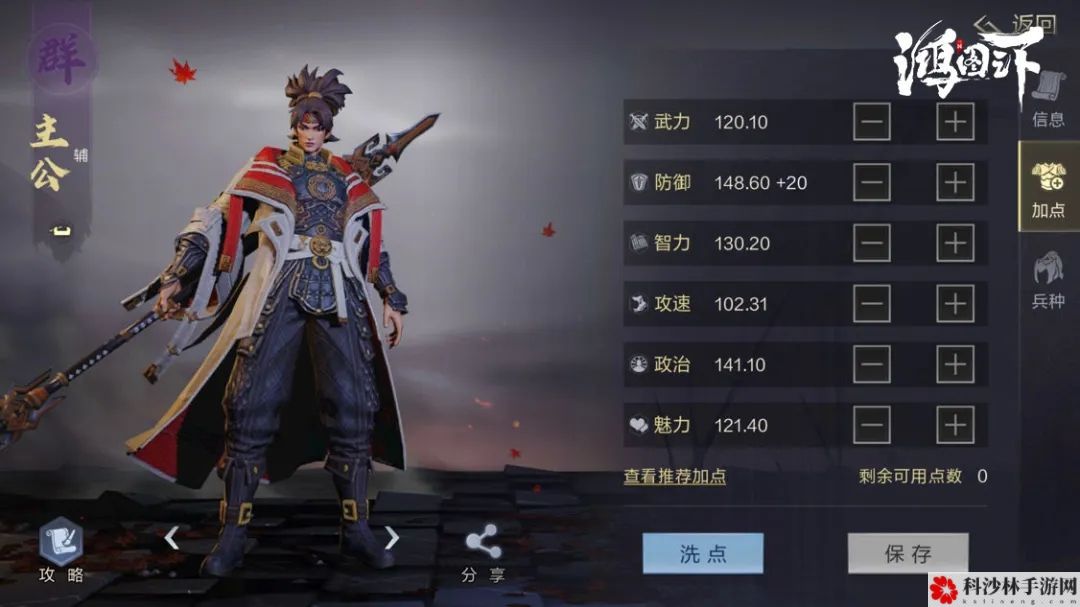The height and width of the screenshot is (607, 1080).
Task: Lower 智力 using the minus button
Action: (872, 243)
